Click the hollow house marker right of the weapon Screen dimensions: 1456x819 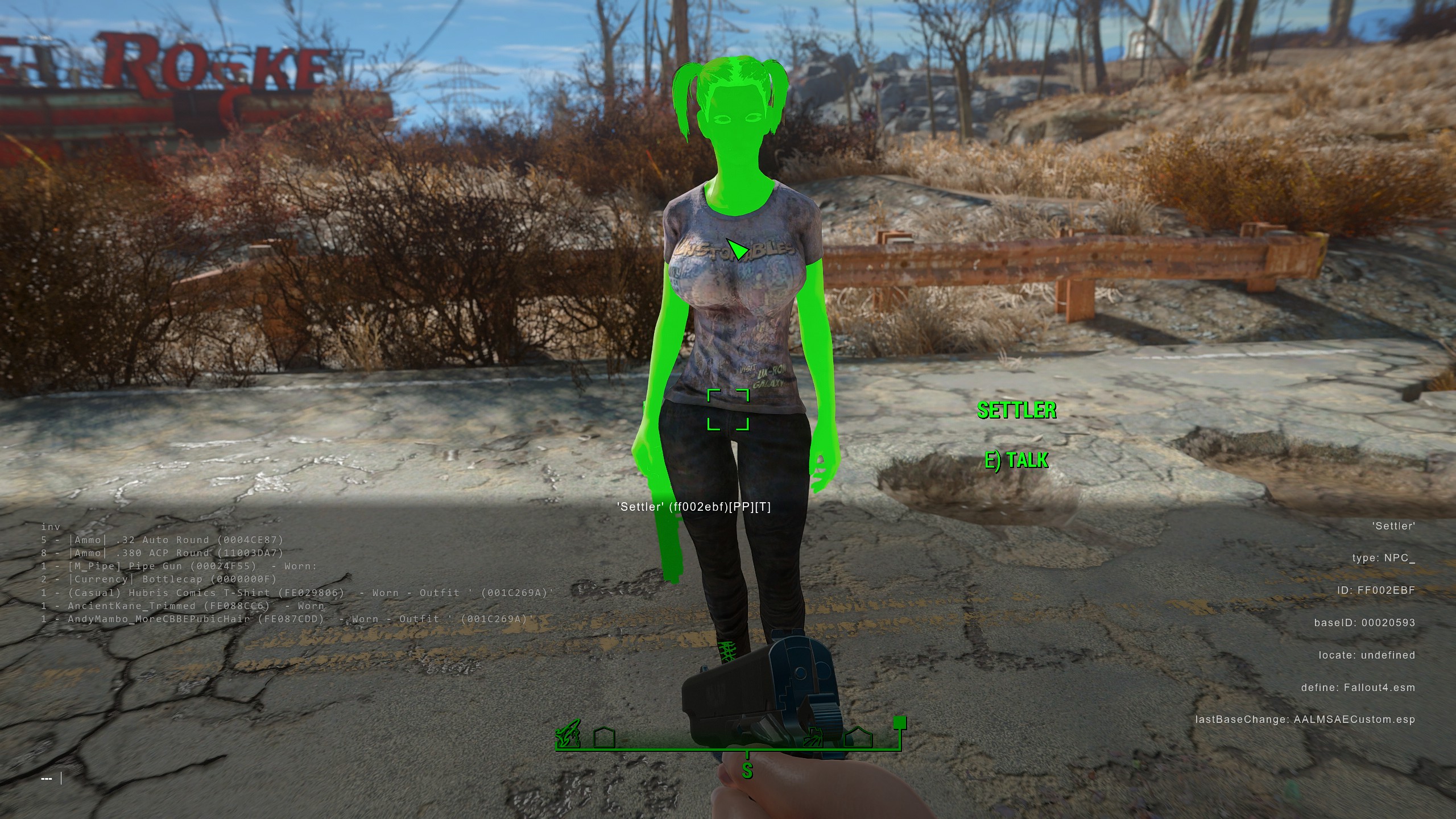coord(858,738)
